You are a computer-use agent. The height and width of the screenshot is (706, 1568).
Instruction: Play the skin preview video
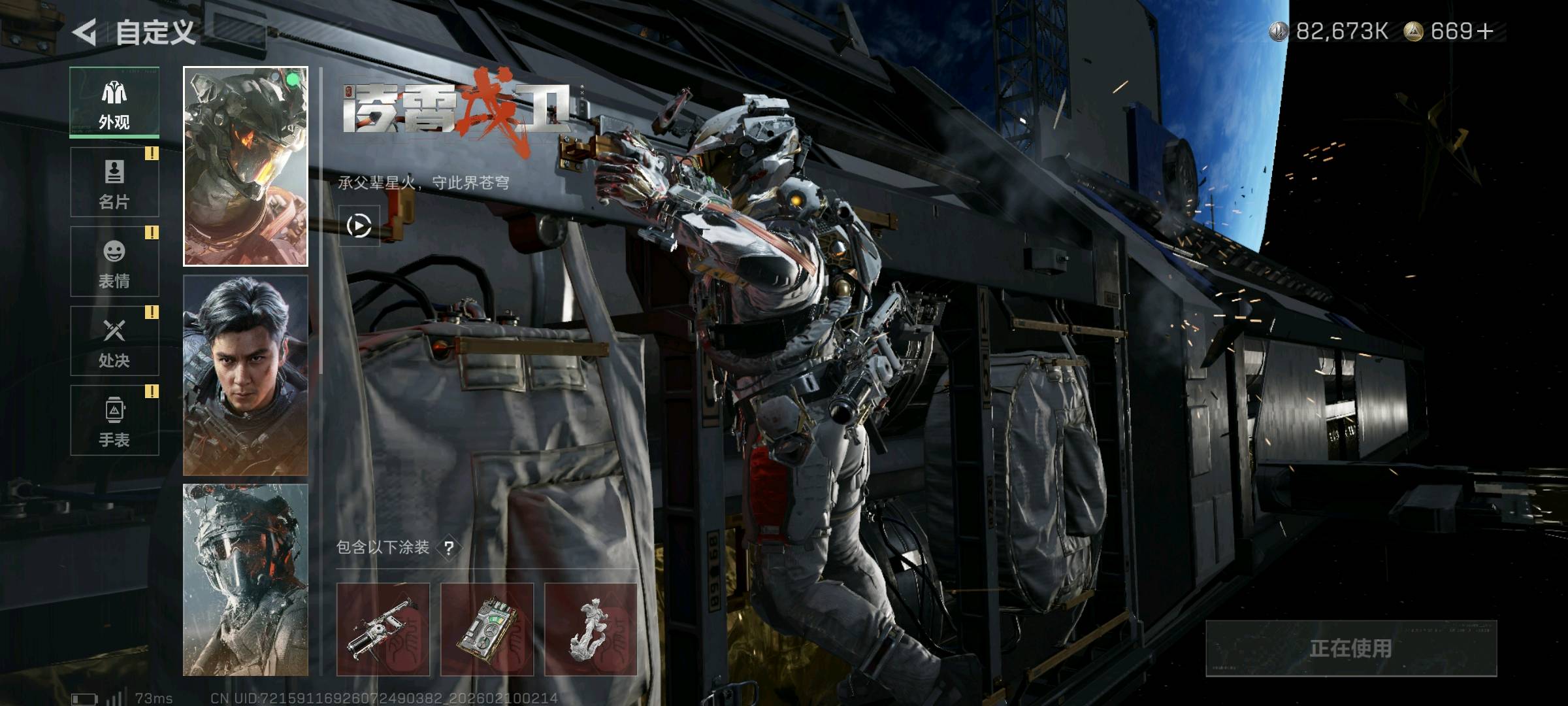tap(359, 226)
